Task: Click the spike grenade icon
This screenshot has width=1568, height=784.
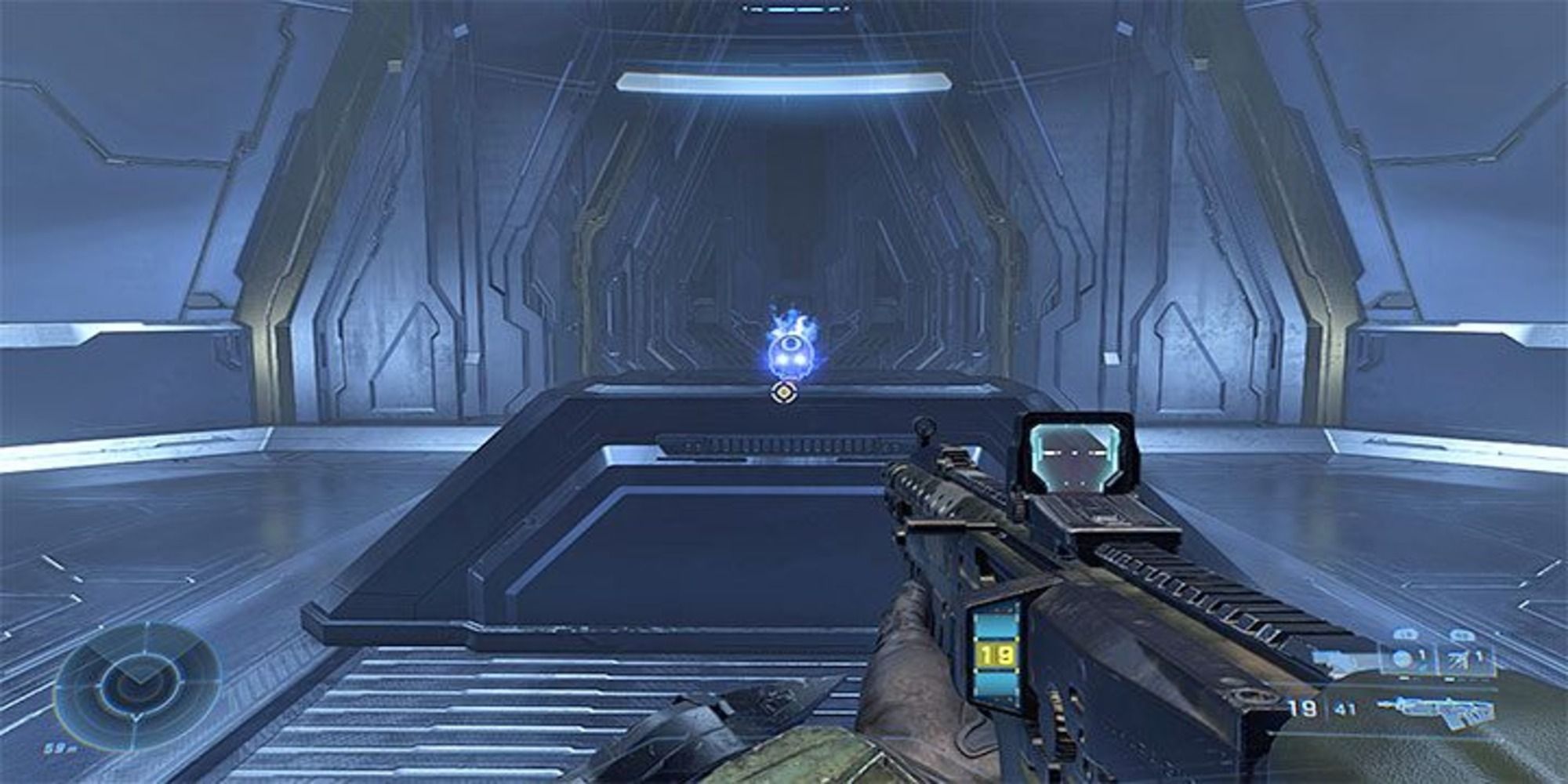Action: (x=1457, y=659)
